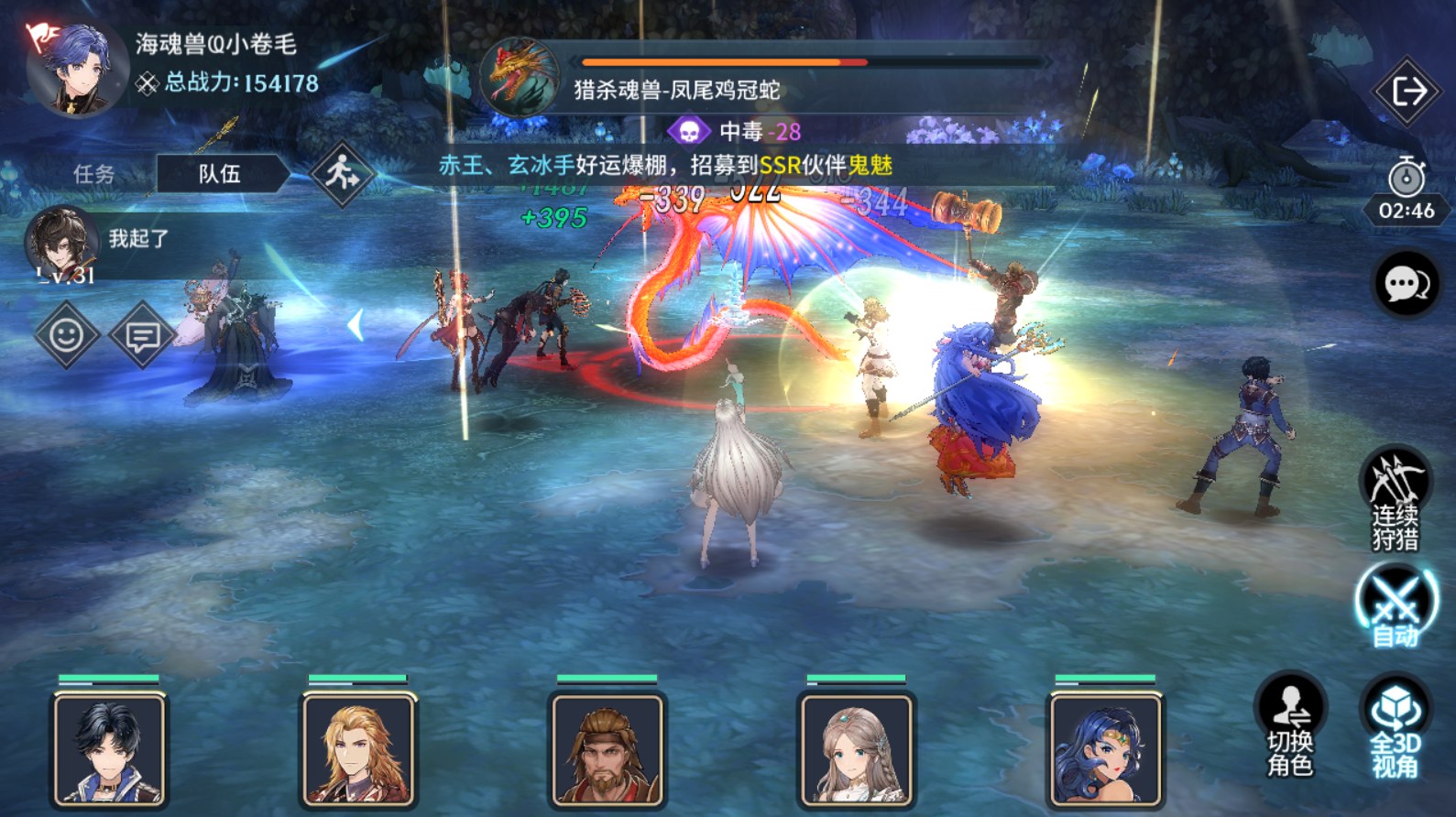
Task: Click the running figure diamond icon
Action: point(342,173)
